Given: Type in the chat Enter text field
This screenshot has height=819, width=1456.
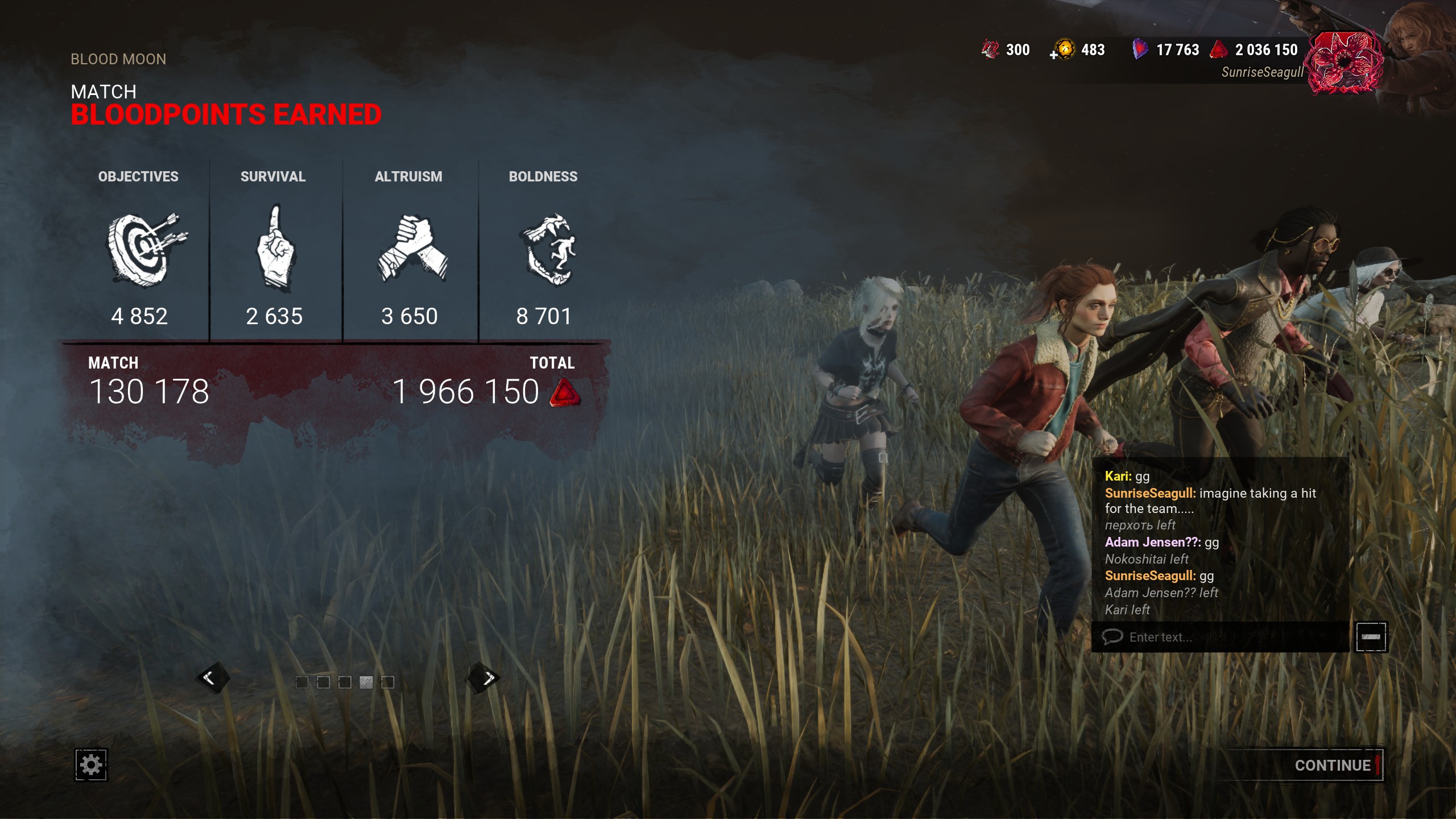Looking at the screenshot, I should click(x=1223, y=637).
